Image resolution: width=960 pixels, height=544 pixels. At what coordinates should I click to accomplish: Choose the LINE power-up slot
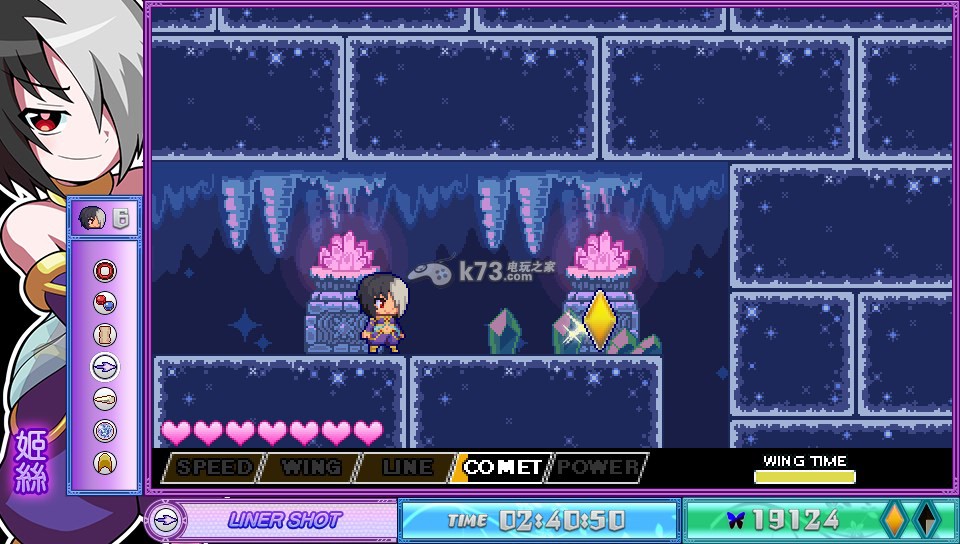click(x=405, y=467)
